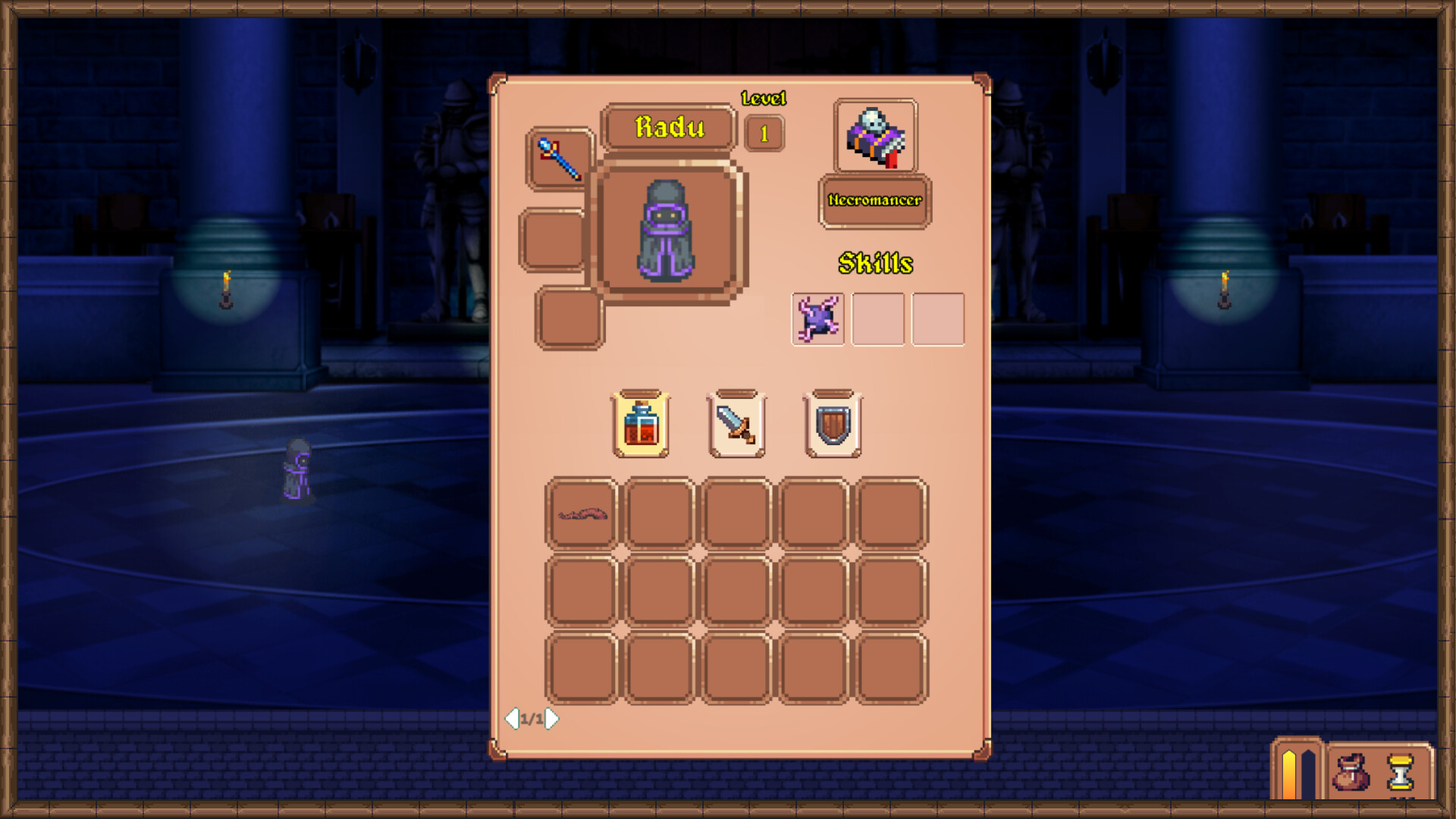Select Radu's character portrait
Screen dimensions: 1456x819
tap(667, 231)
